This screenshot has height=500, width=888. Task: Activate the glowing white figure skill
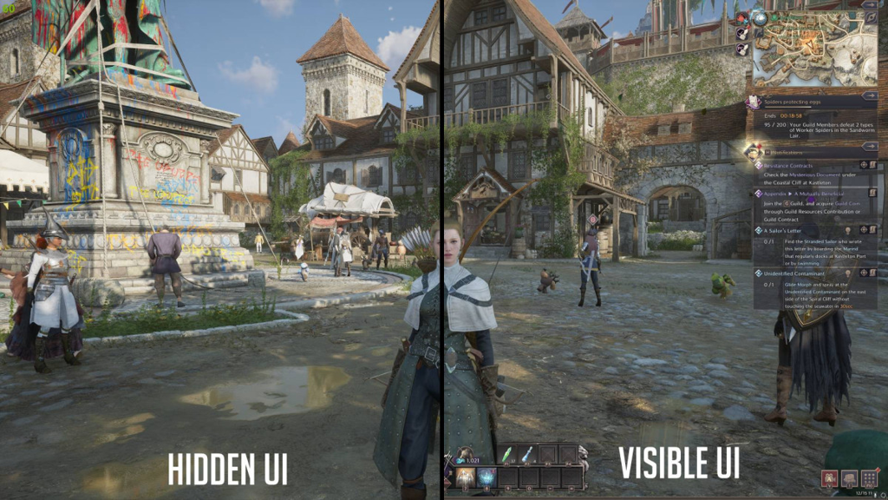[x=465, y=478]
